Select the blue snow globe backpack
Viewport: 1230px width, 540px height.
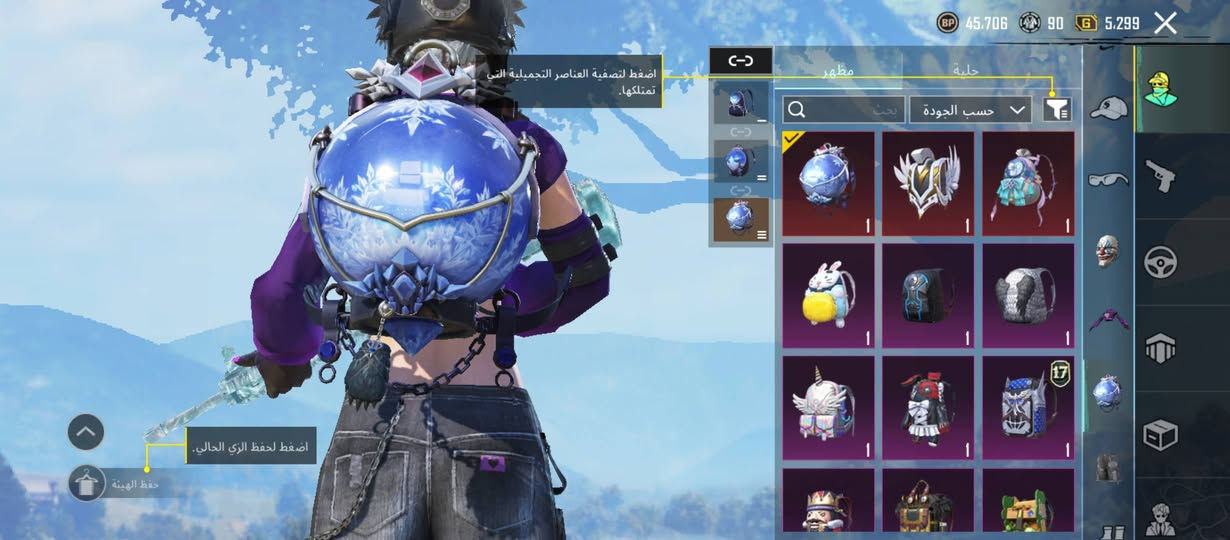(828, 184)
